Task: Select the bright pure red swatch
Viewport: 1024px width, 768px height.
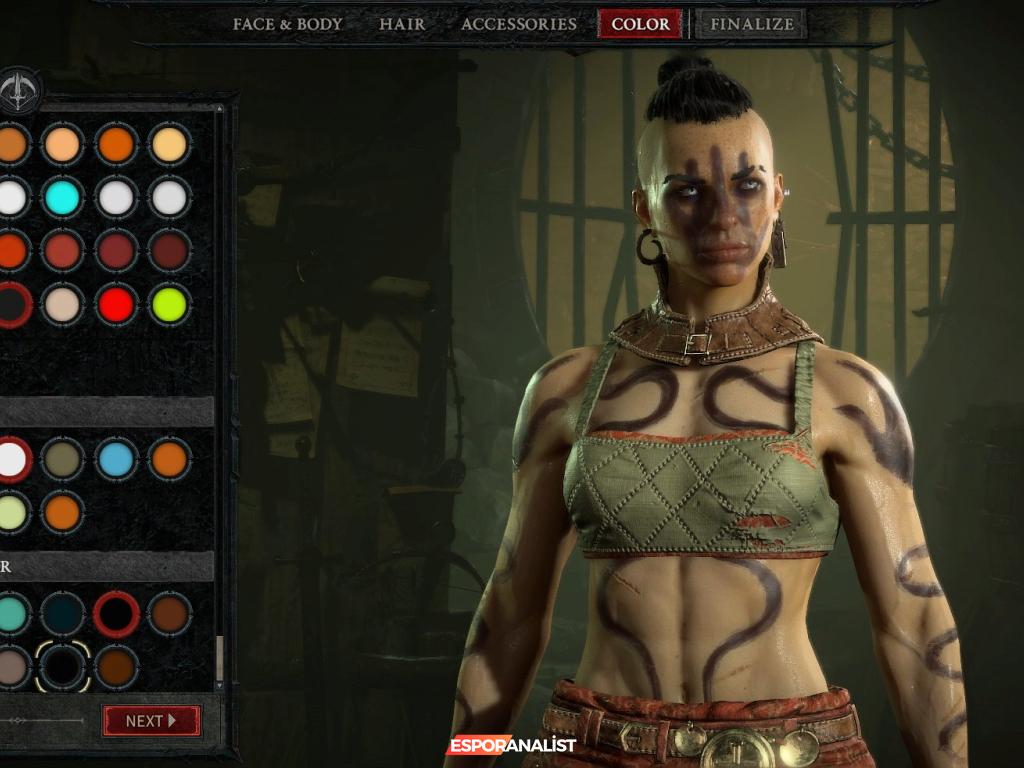Action: (x=116, y=304)
